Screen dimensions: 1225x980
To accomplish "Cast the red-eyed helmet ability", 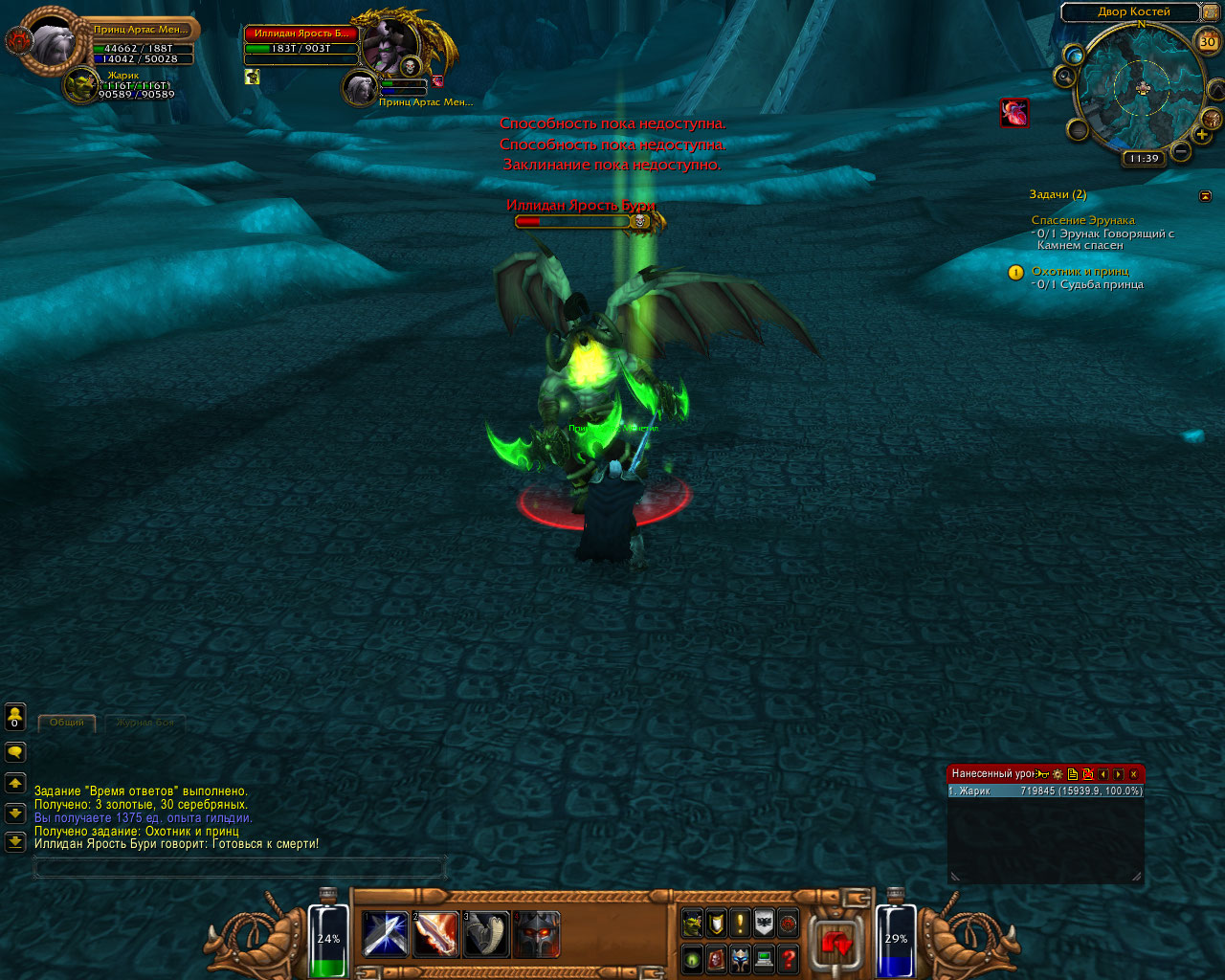I will click(x=537, y=934).
